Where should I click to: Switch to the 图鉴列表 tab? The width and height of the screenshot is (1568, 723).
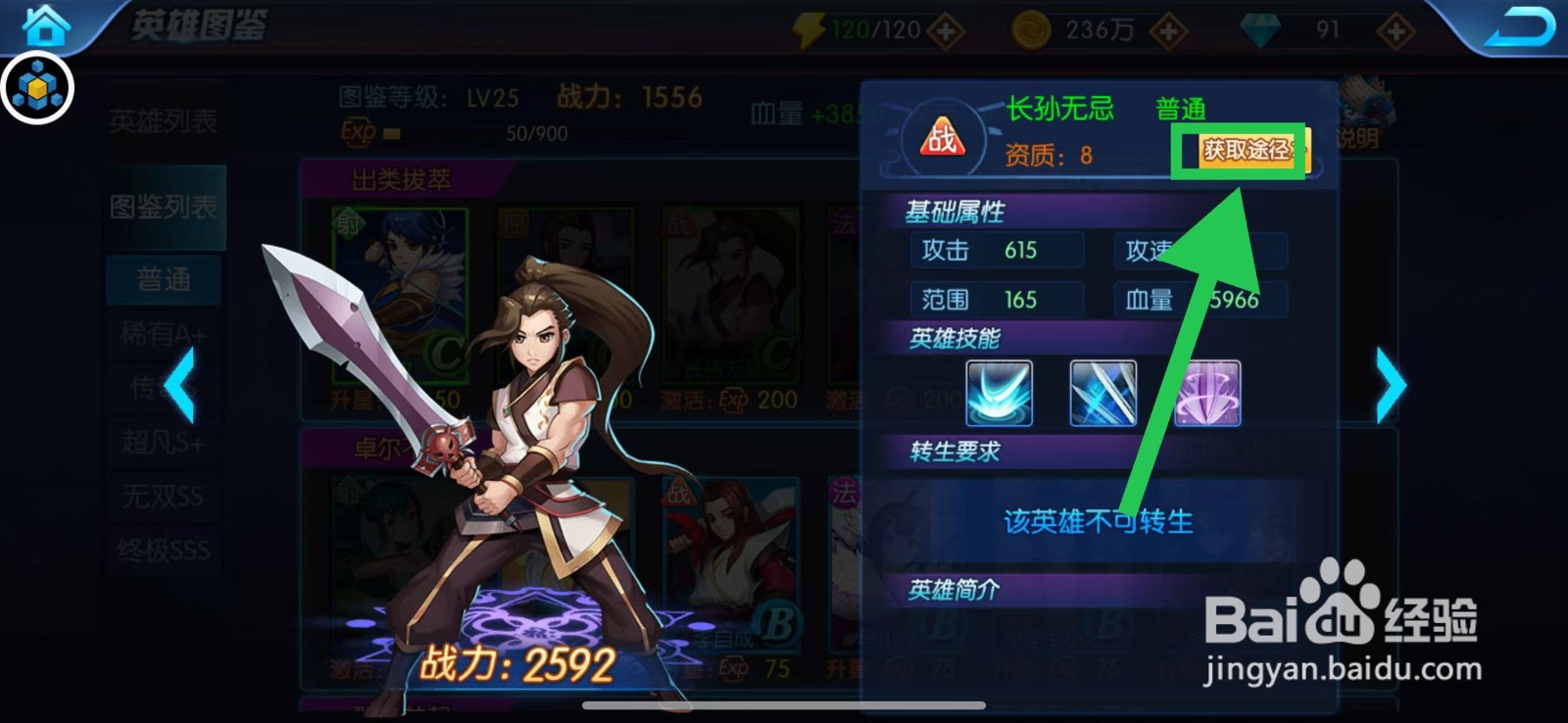162,206
